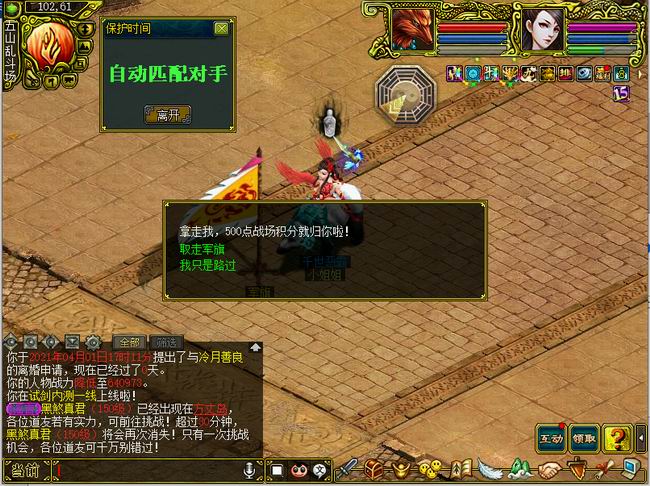Click the purple 15 buff icon
The width and height of the screenshot is (650, 486).
(x=621, y=93)
